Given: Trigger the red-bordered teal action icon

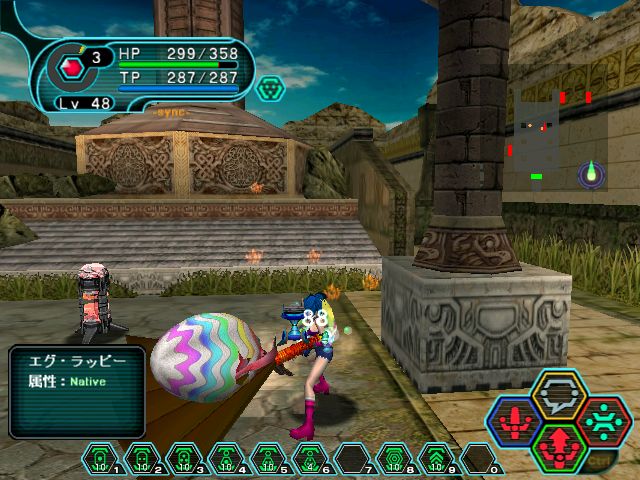Looking at the screenshot, I should click(604, 420).
